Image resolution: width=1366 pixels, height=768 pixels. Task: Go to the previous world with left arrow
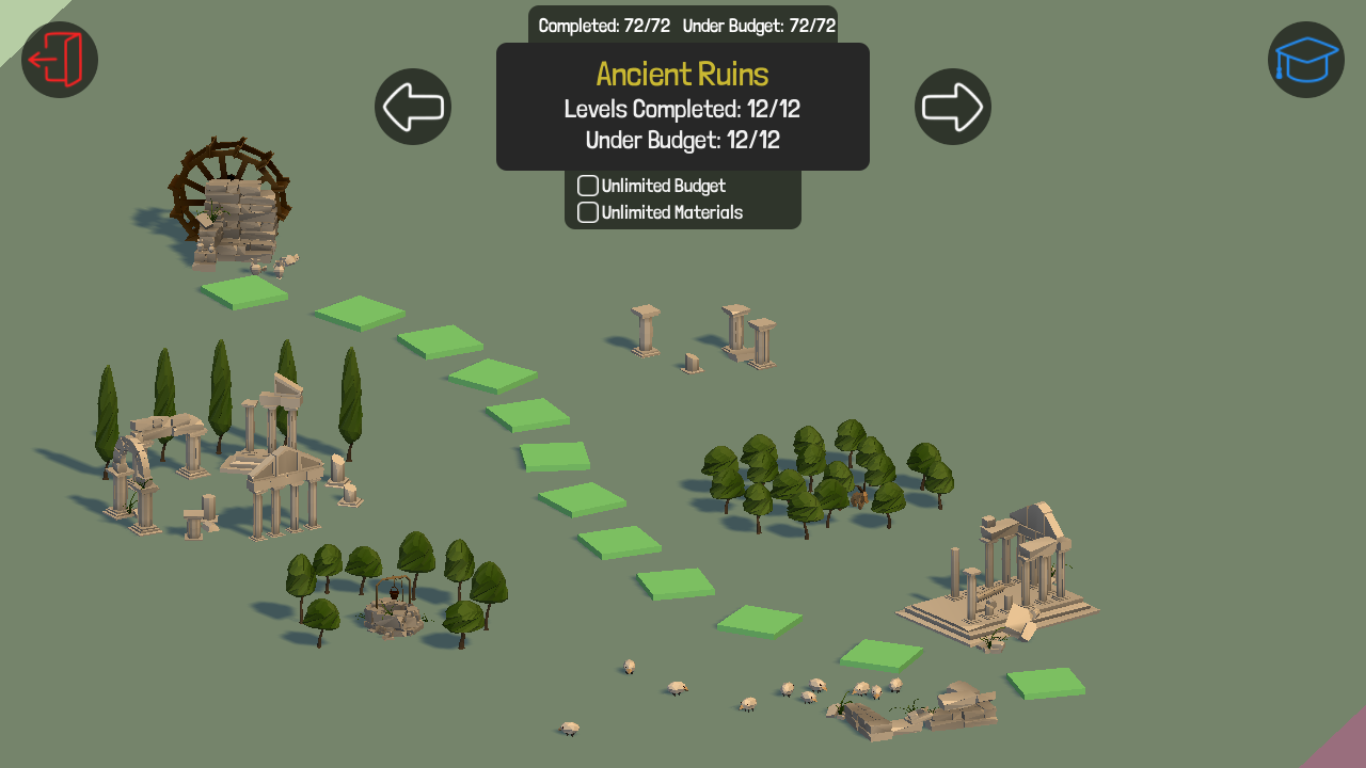coord(413,106)
